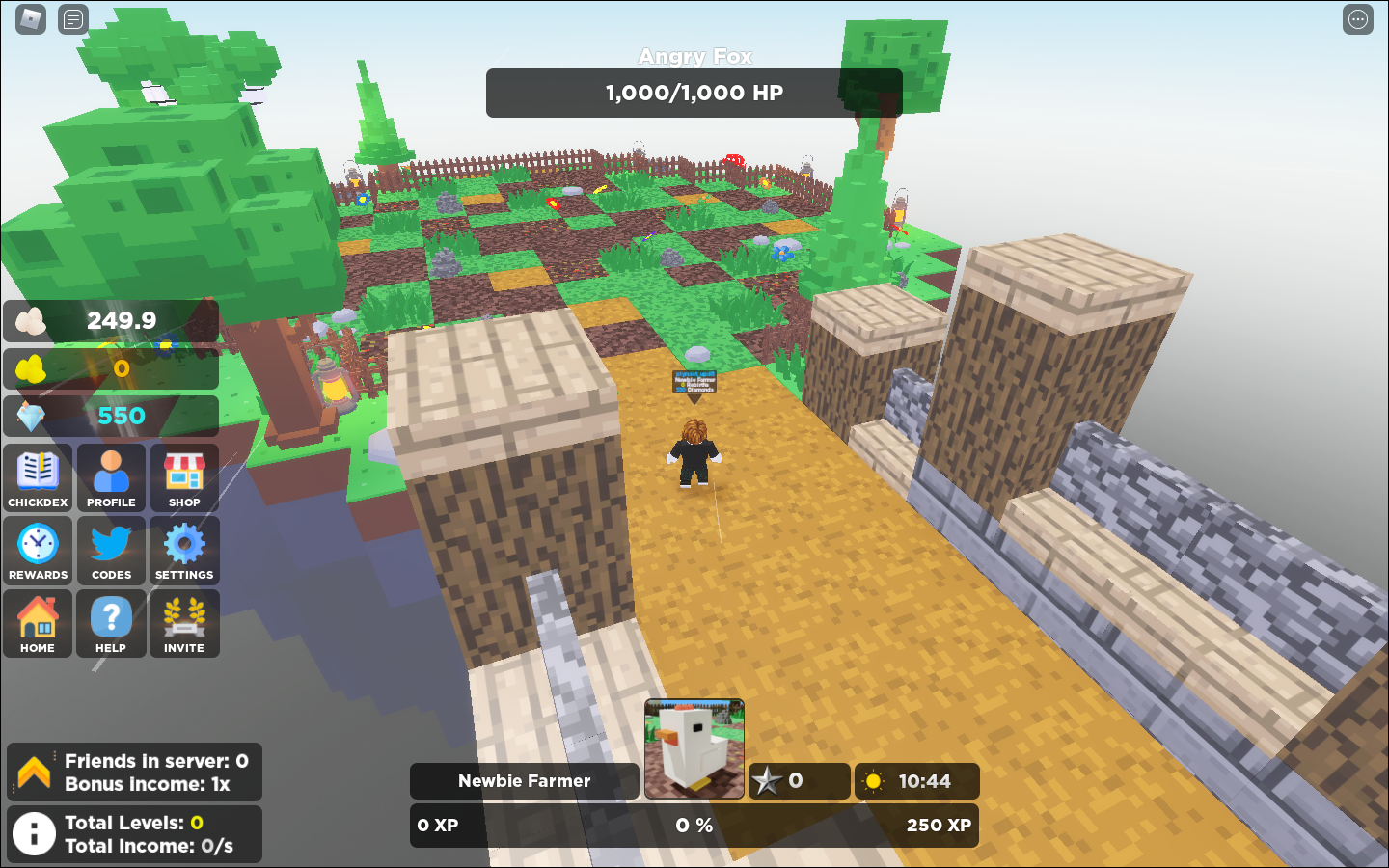
Task: Open the three-dot menu at top right
Action: point(1358,18)
